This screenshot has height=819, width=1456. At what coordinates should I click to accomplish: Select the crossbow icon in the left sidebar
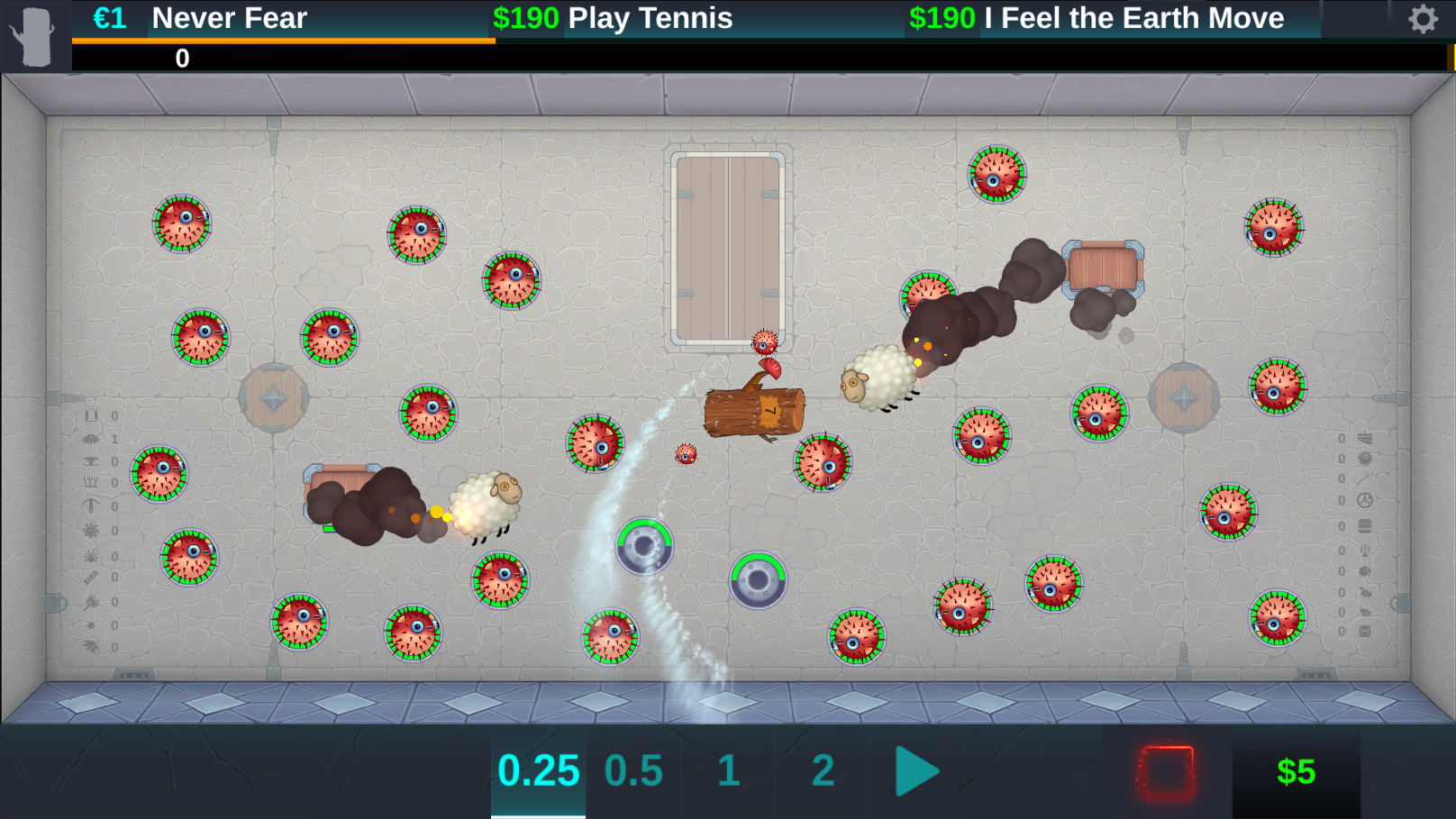coord(92,505)
